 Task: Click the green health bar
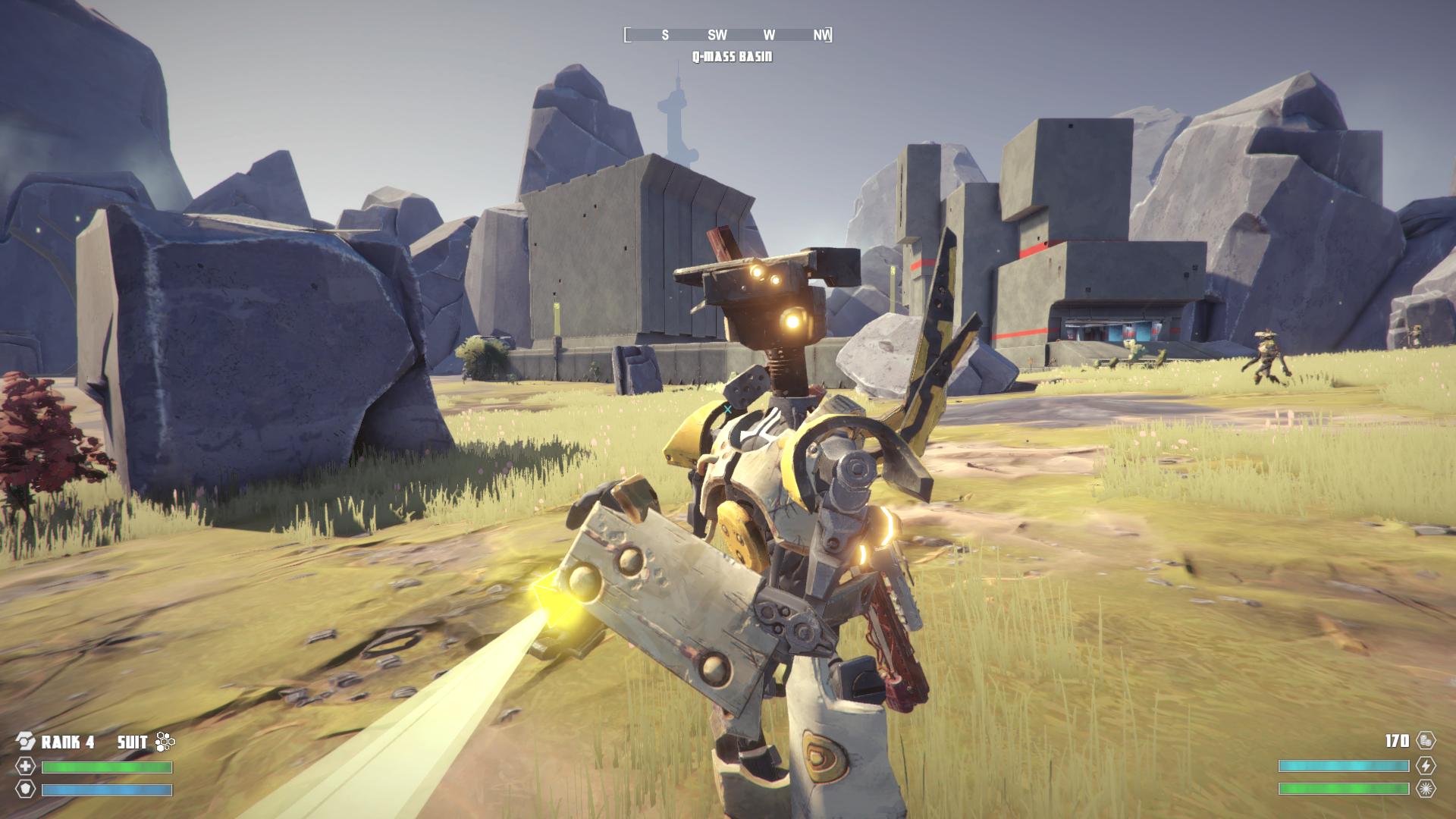click(x=106, y=767)
